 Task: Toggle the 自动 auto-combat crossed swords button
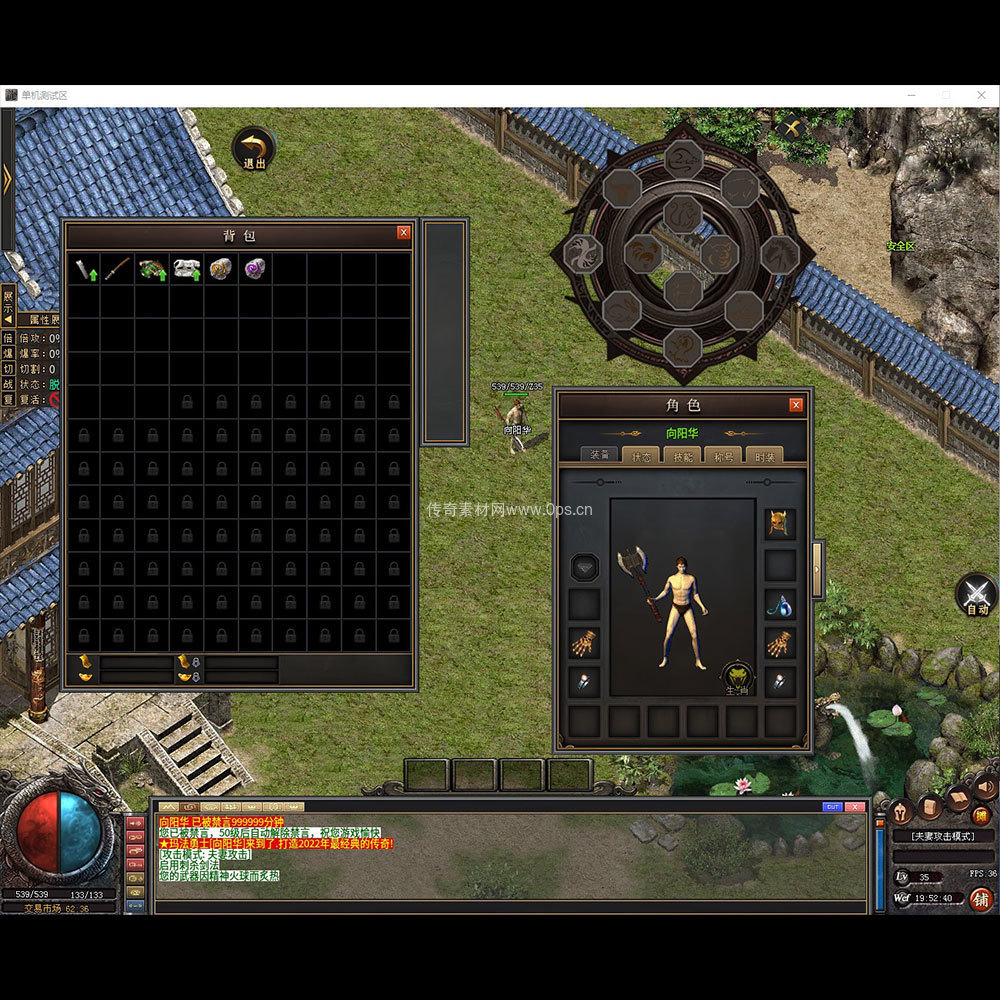click(x=976, y=592)
